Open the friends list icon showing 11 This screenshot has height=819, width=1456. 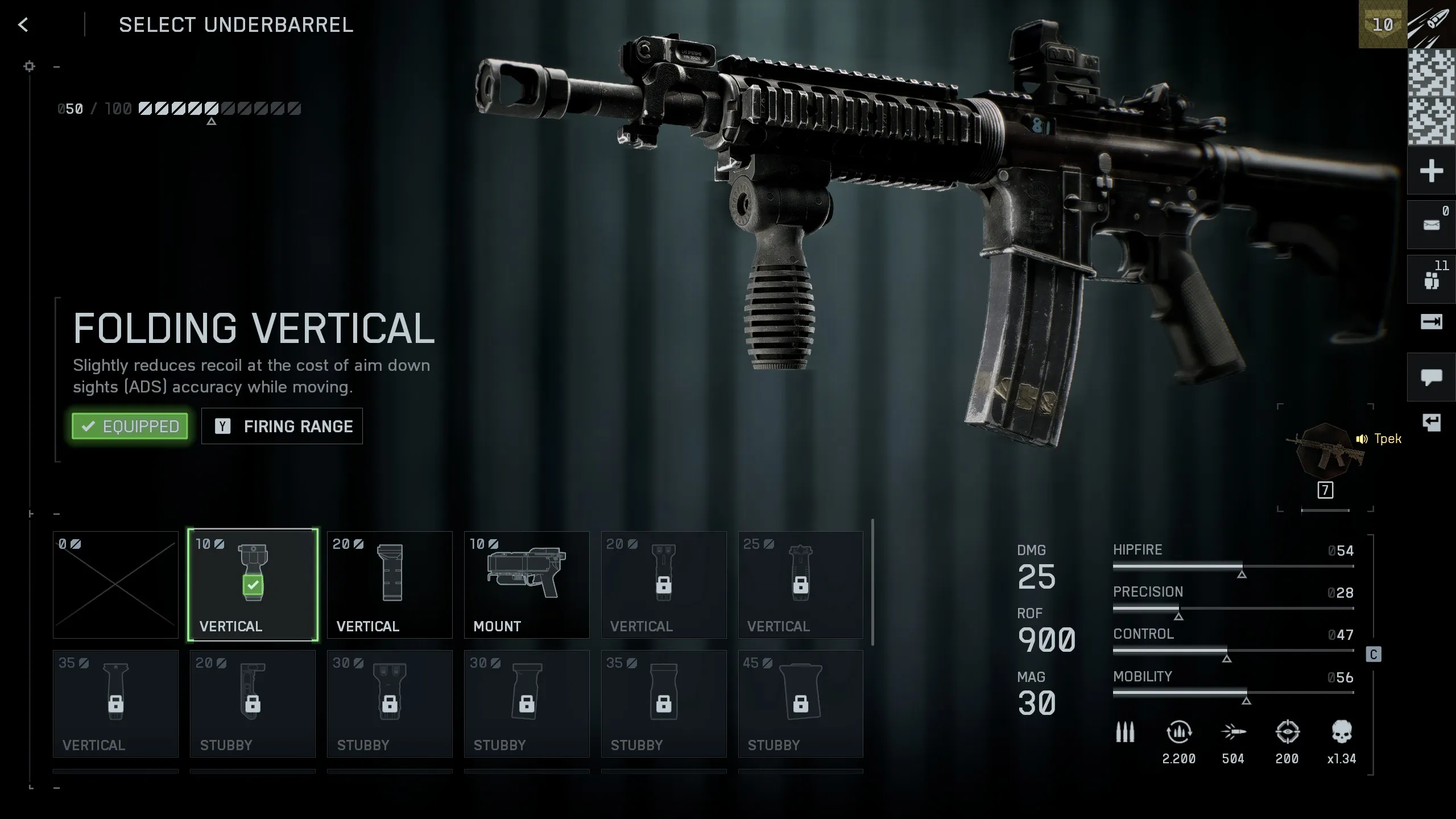tap(1431, 278)
